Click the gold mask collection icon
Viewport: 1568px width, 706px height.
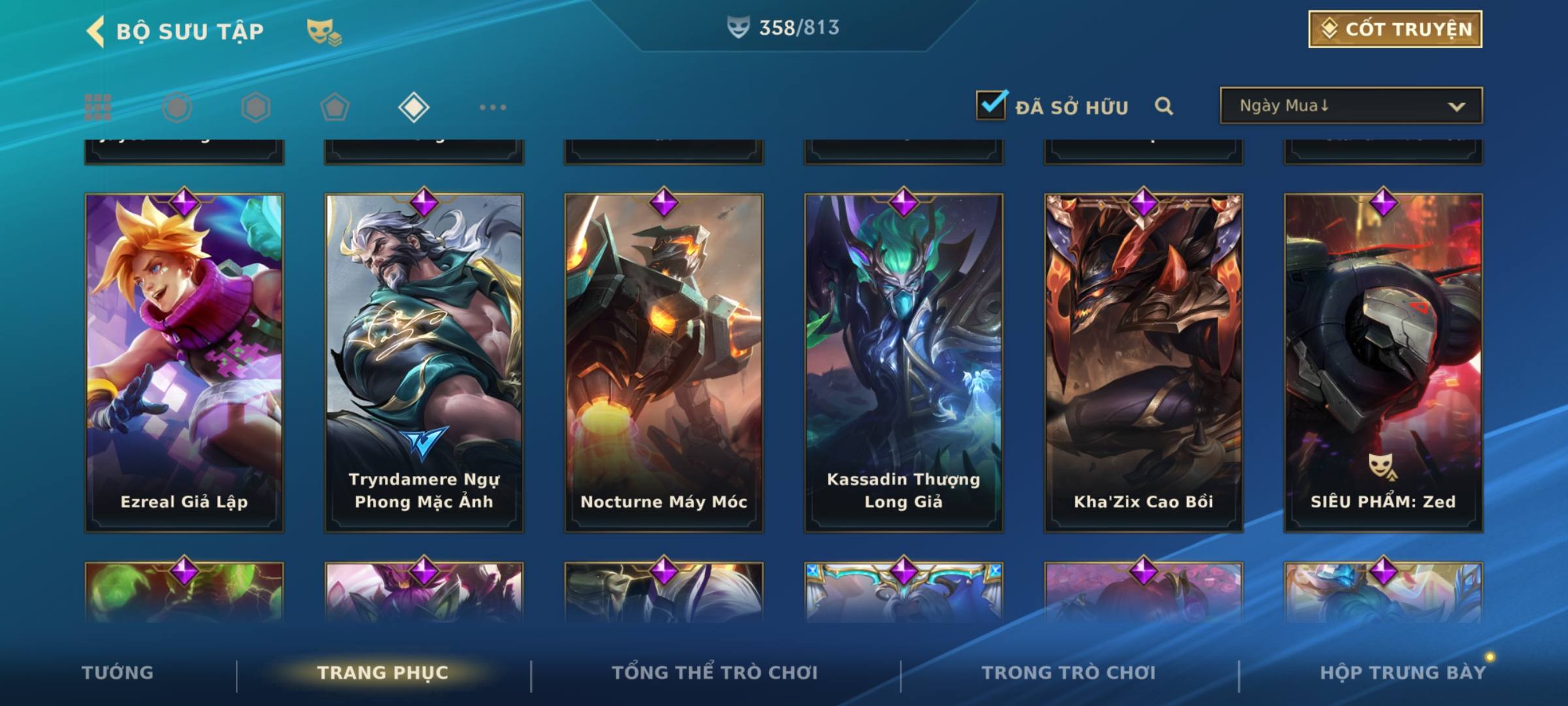point(324,31)
